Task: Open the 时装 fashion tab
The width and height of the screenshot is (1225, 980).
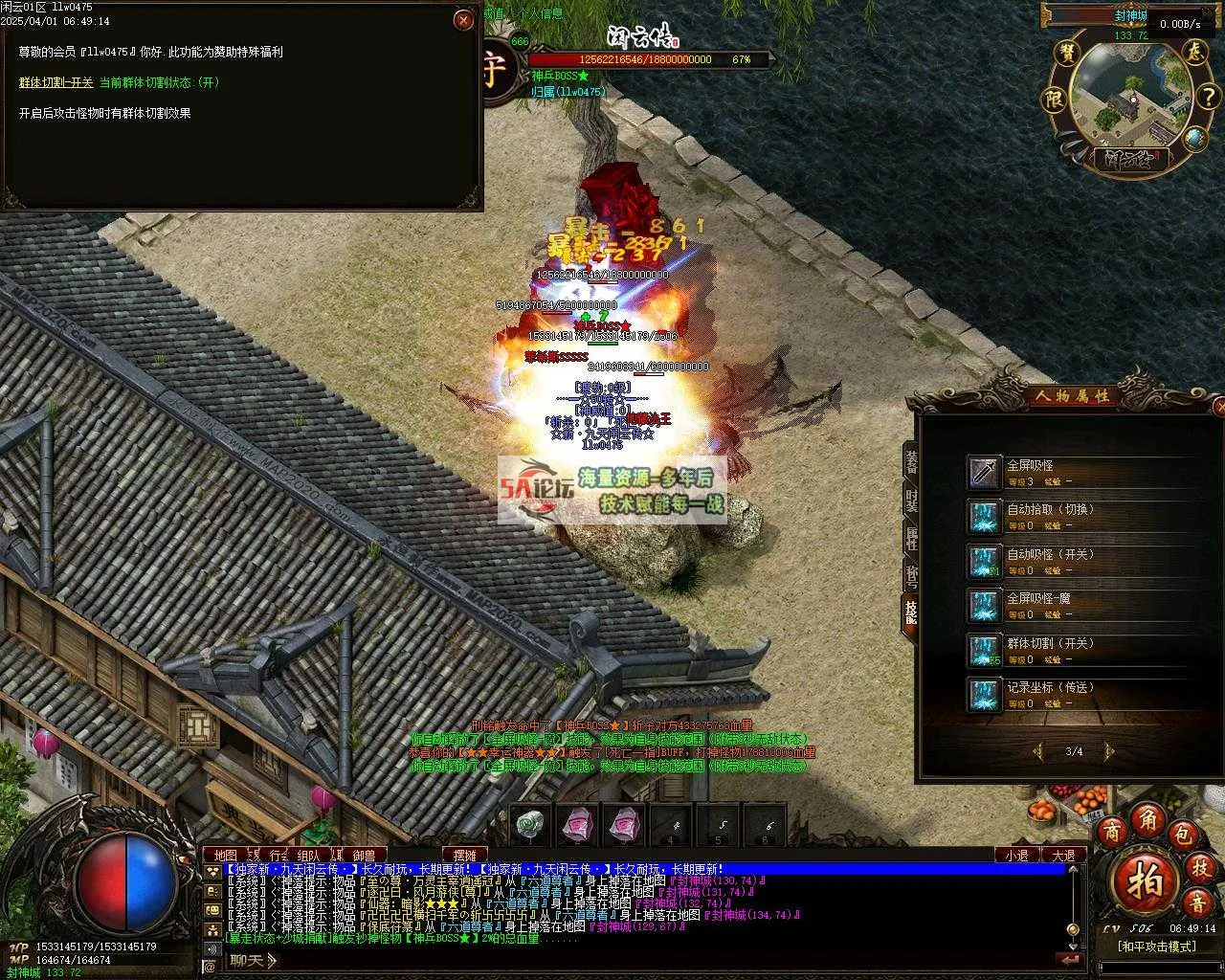Action: click(911, 500)
